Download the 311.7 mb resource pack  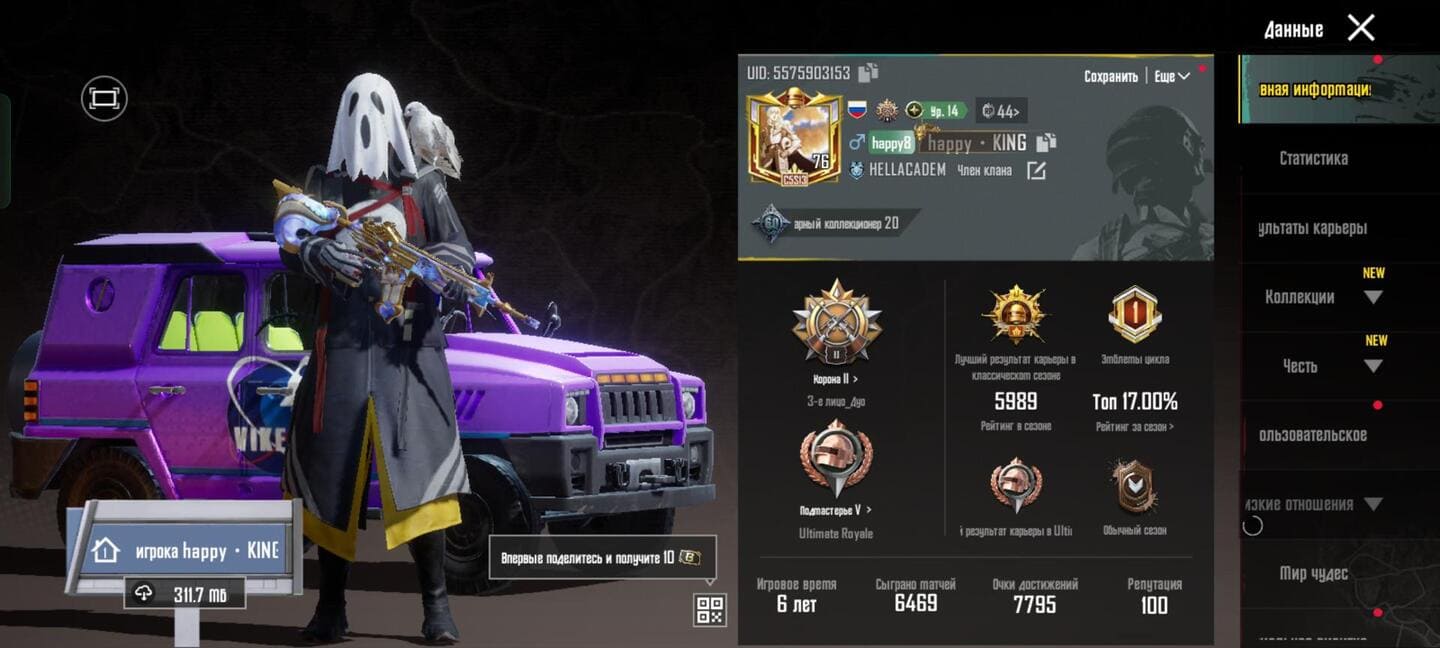tap(184, 594)
